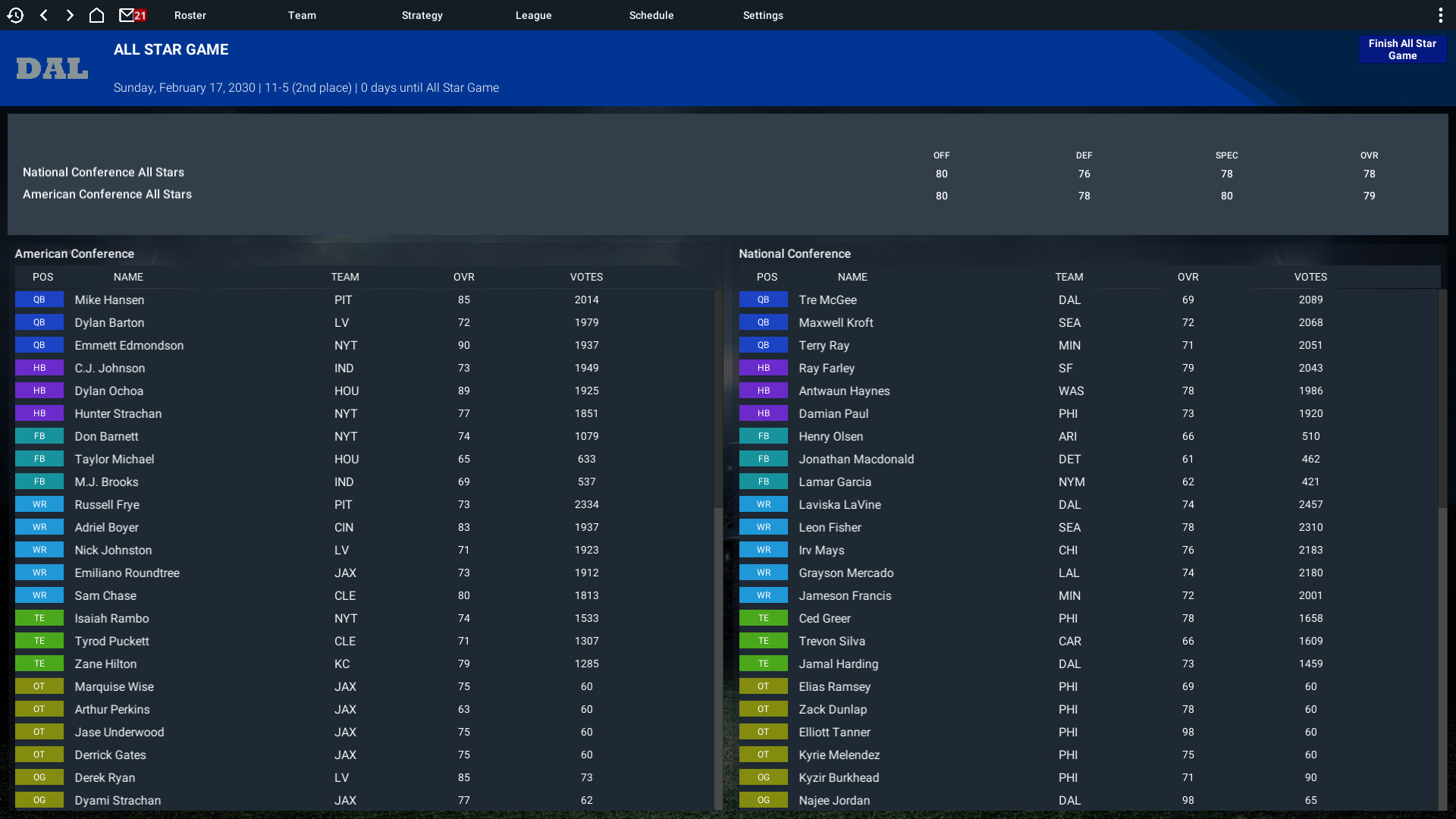Click the OG badge beside Najee Jordan
This screenshot has height=819, width=1456.
[764, 800]
